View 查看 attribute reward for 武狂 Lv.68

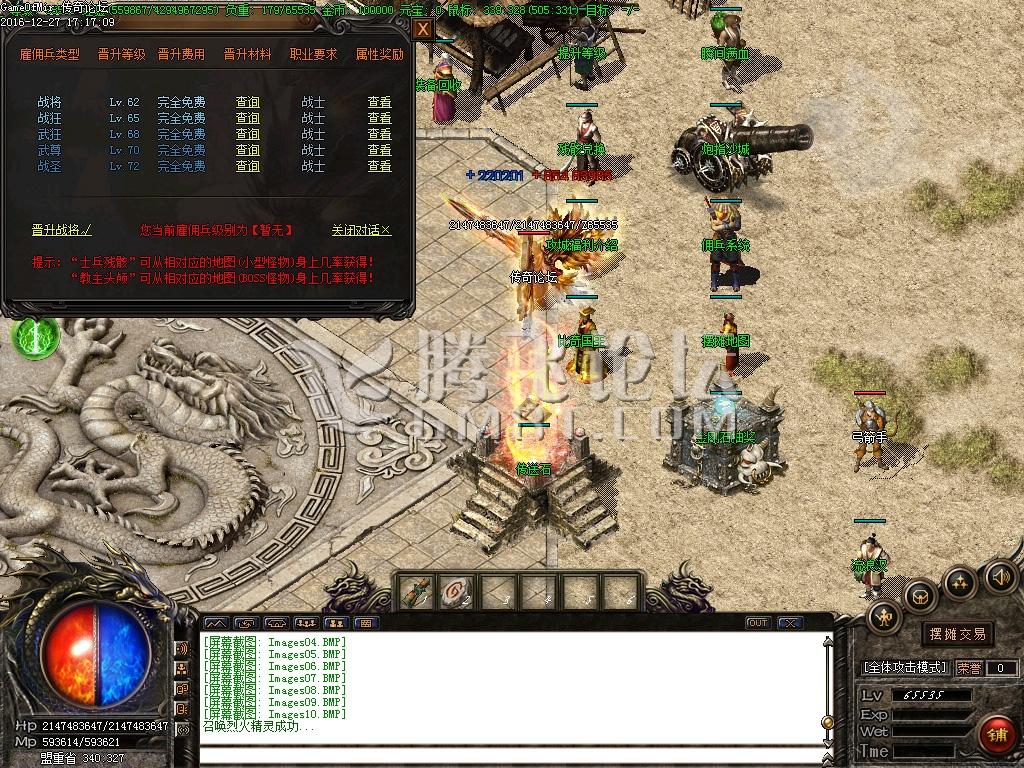pyautogui.click(x=379, y=134)
